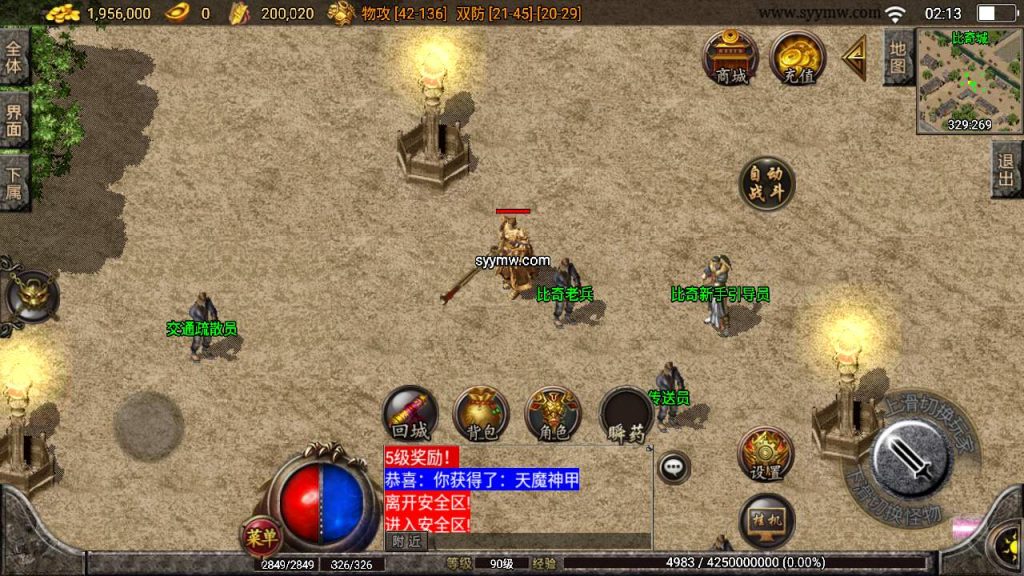This screenshot has height=576, width=1024.
Task: Open the chat speech bubble button
Action: tap(674, 466)
